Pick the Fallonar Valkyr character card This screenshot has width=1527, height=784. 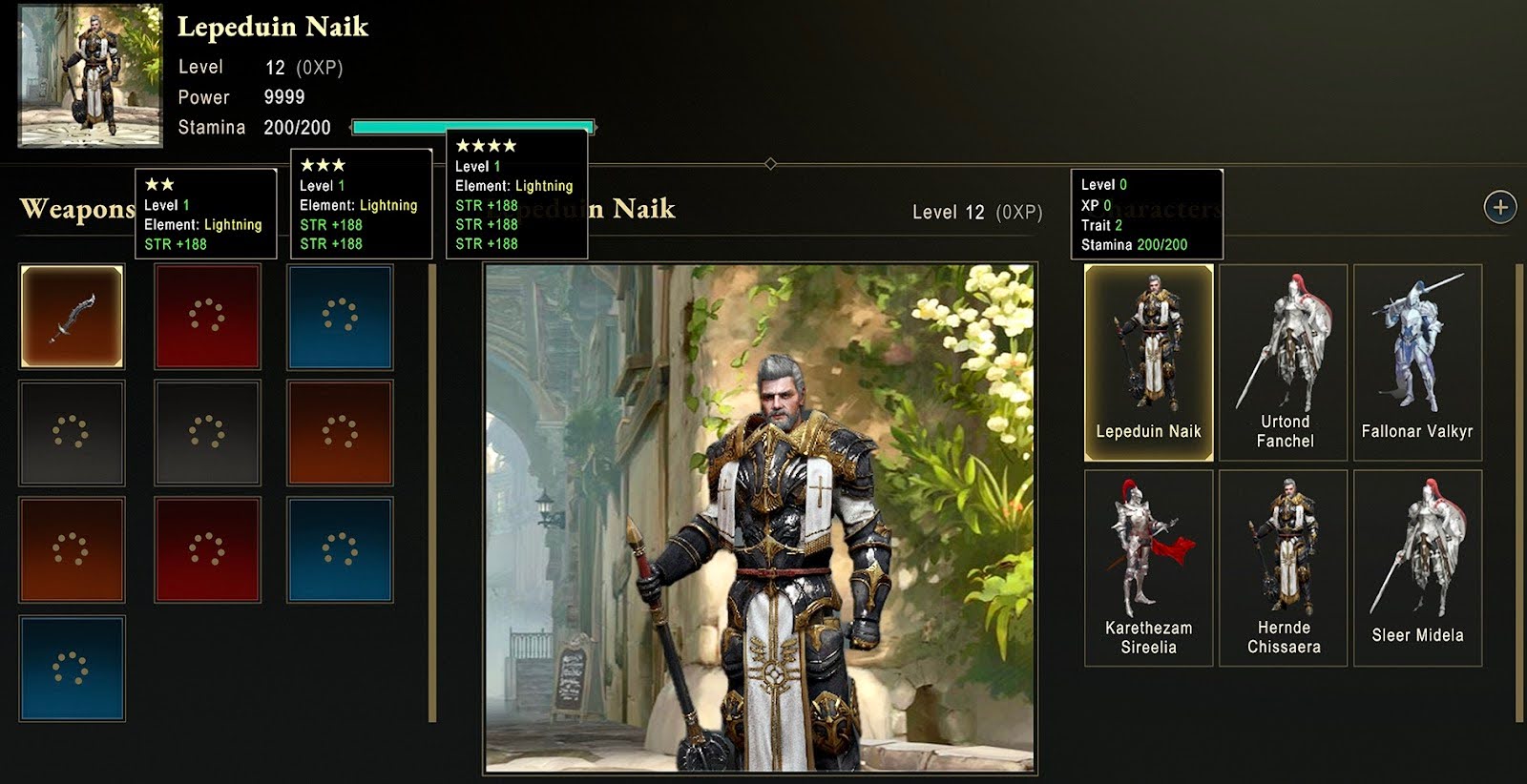1417,362
